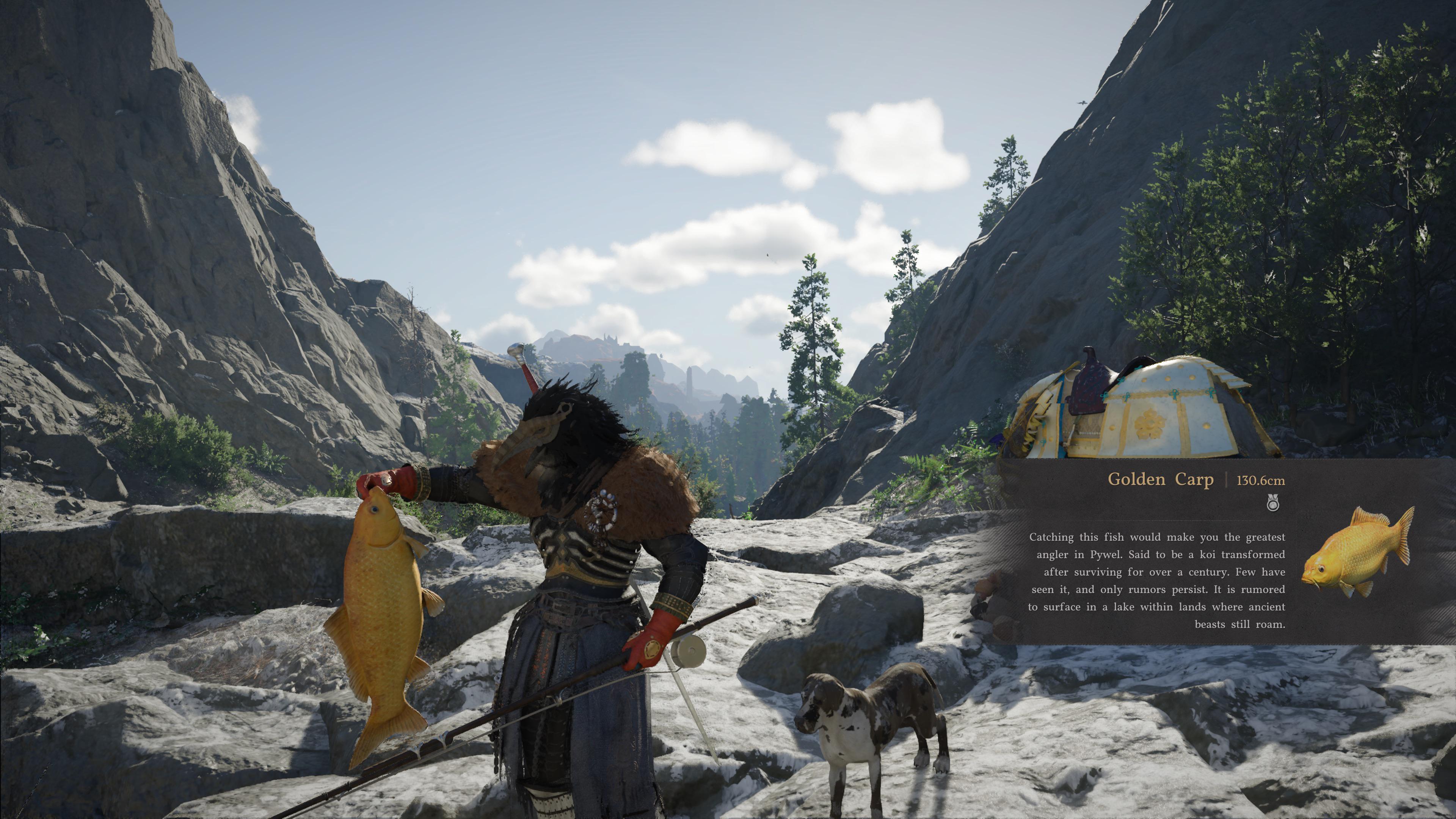Image resolution: width=1456 pixels, height=819 pixels.
Task: Click the Golden Carp title in the catch panel
Action: pos(1160,479)
